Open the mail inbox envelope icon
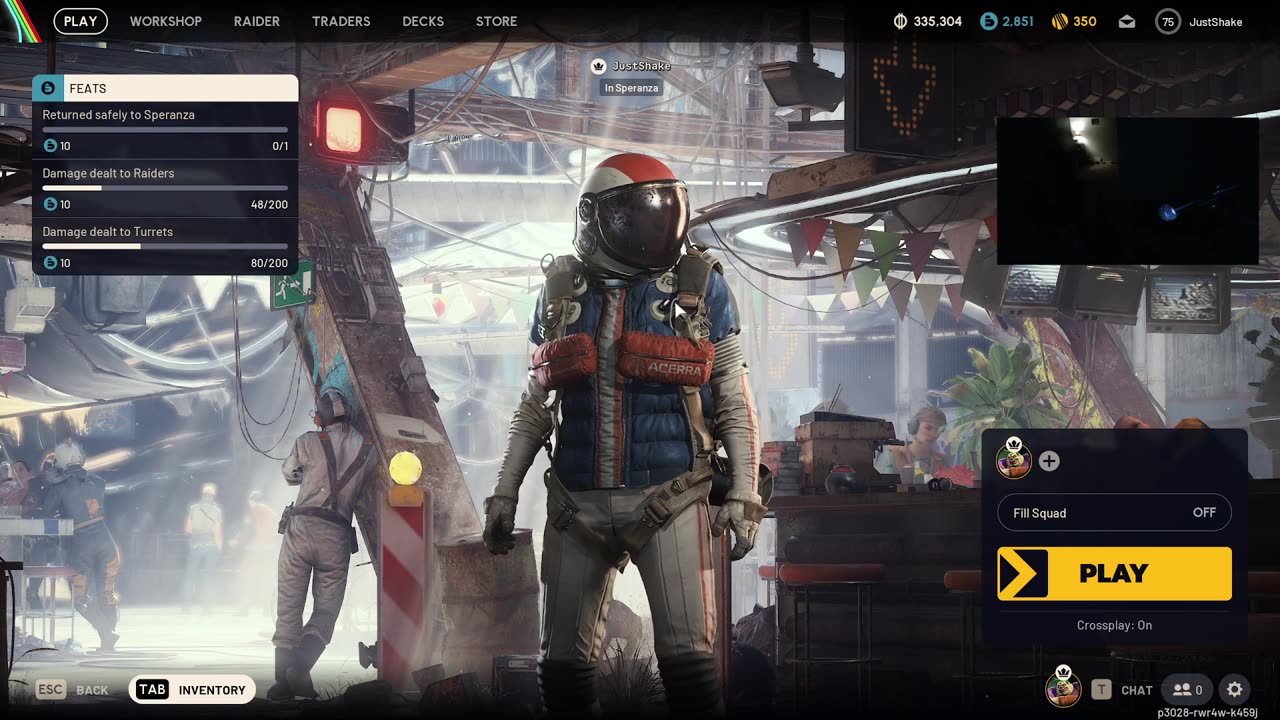Viewport: 1280px width, 720px height. 1127,22
